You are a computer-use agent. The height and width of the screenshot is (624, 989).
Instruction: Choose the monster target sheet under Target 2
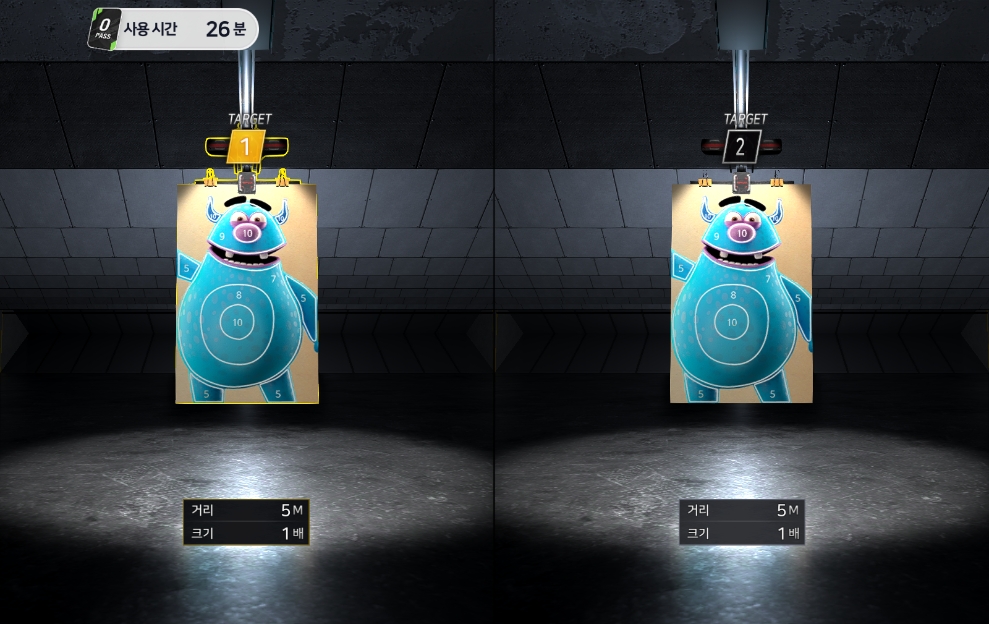(741, 294)
